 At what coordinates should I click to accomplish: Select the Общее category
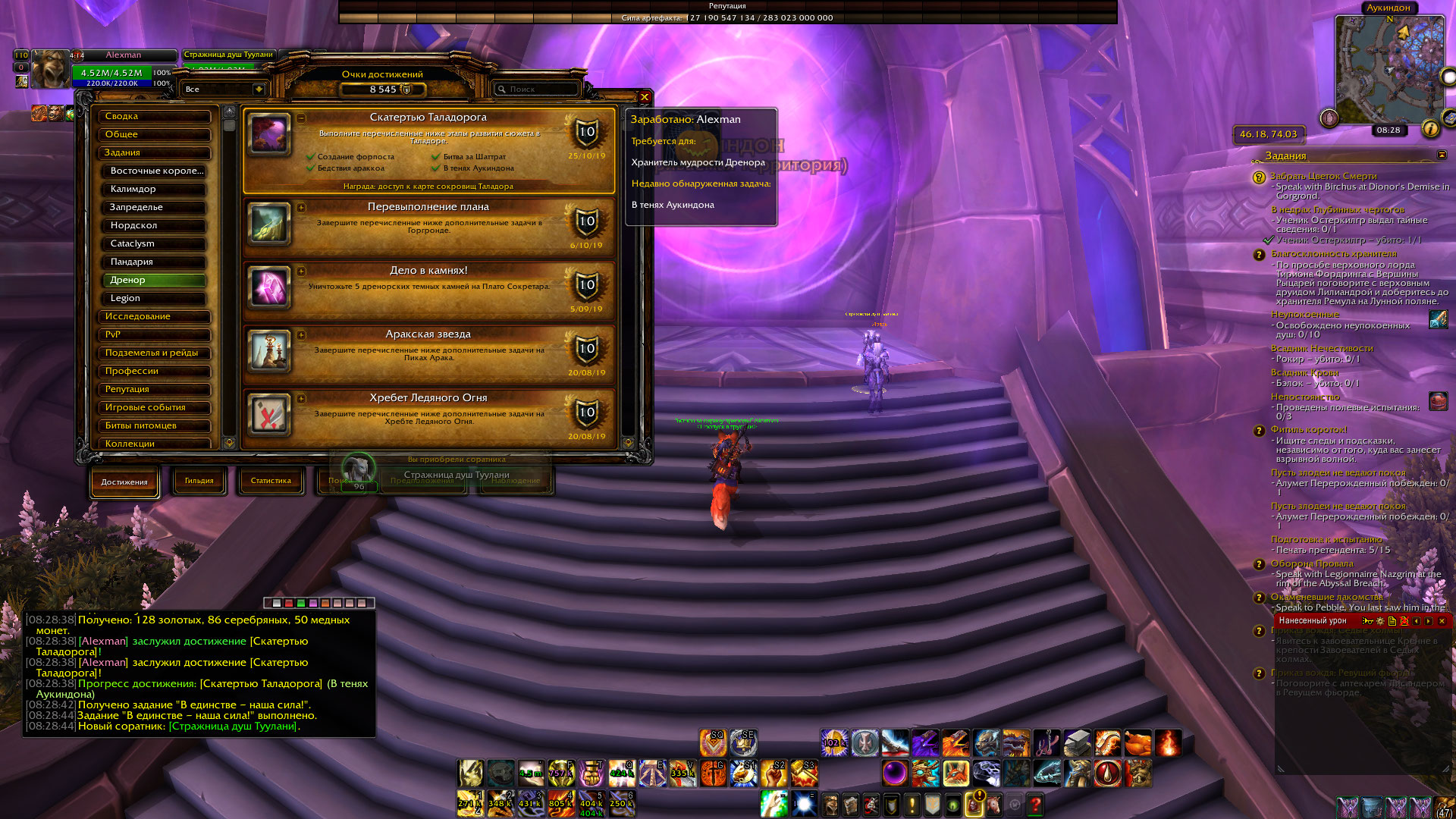coord(155,134)
